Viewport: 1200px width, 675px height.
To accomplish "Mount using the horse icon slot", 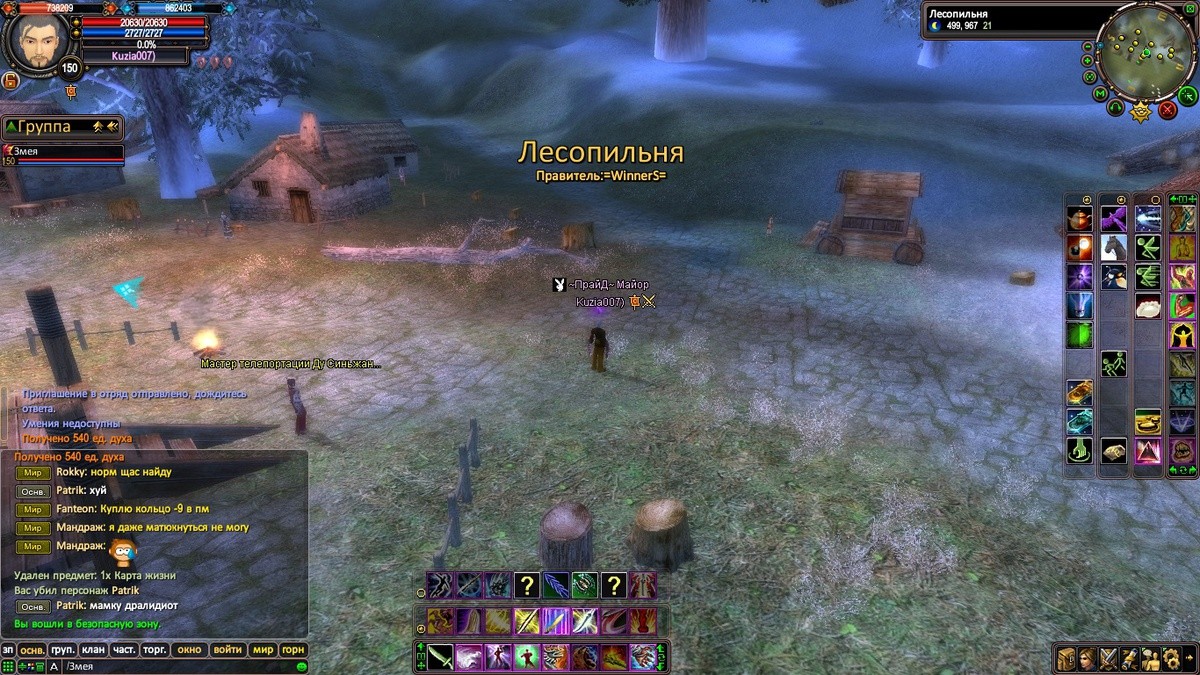I will click(1114, 246).
